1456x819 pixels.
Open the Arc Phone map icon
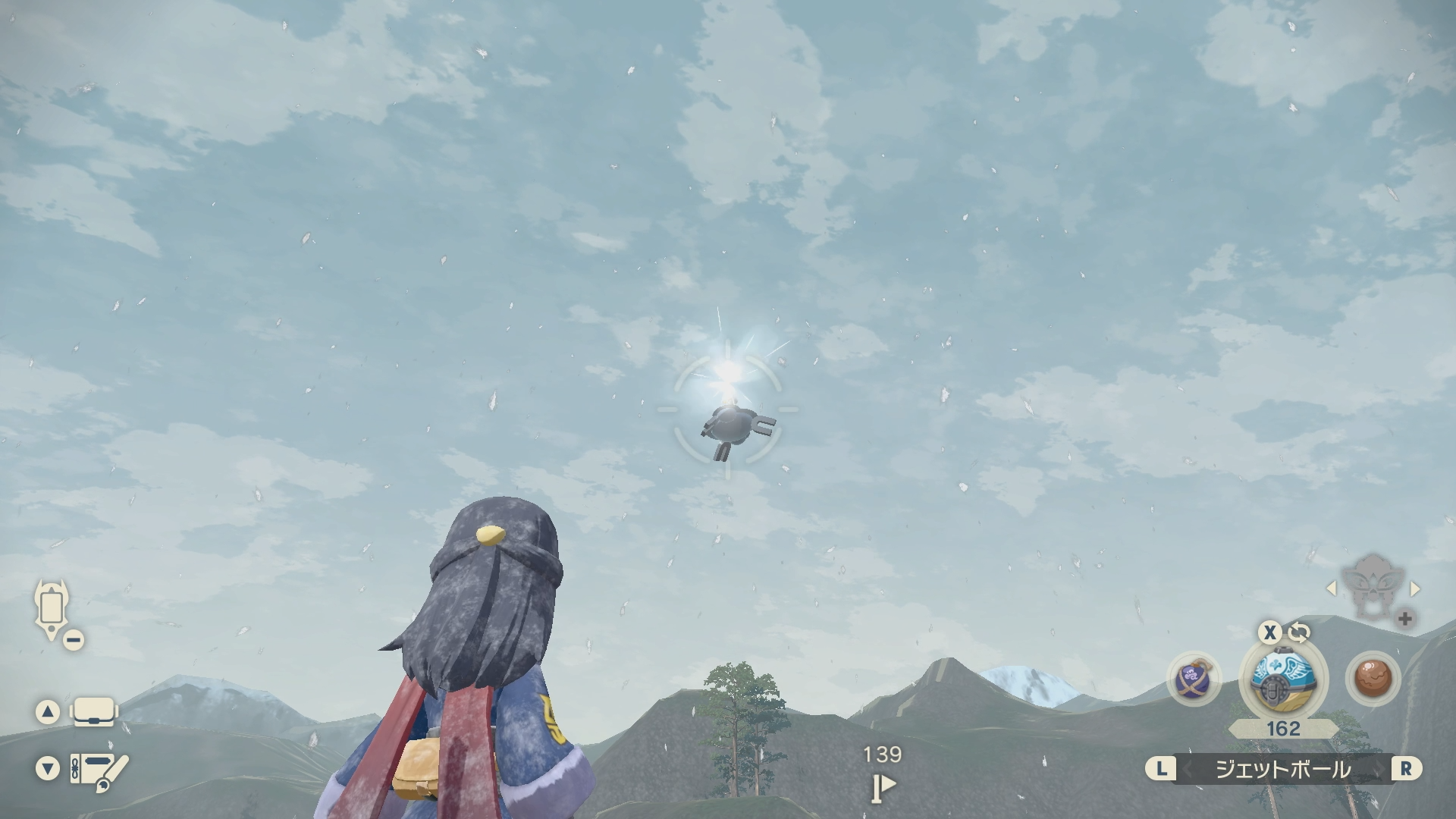tap(52, 609)
